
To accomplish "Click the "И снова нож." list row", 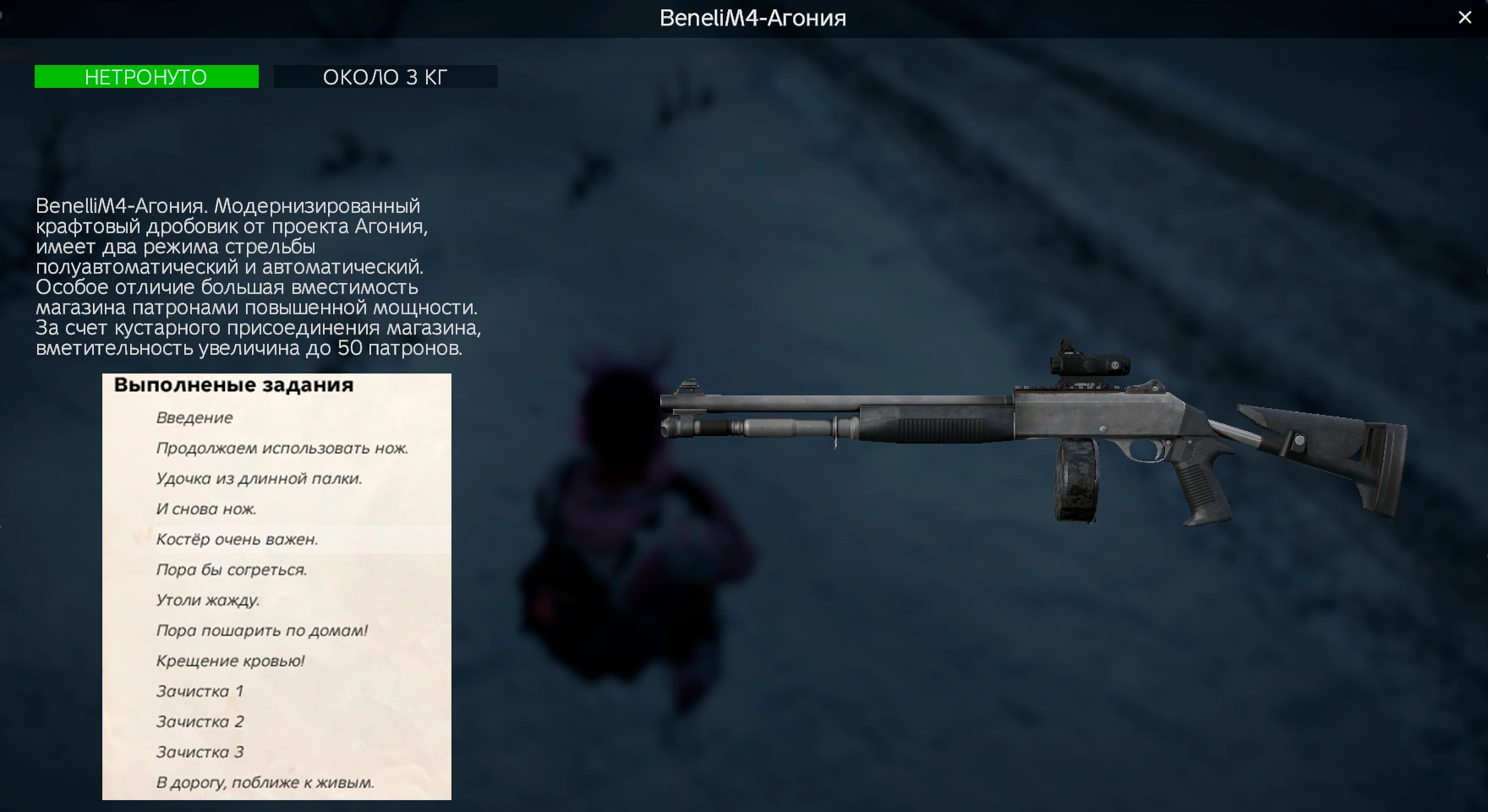I will (206, 510).
